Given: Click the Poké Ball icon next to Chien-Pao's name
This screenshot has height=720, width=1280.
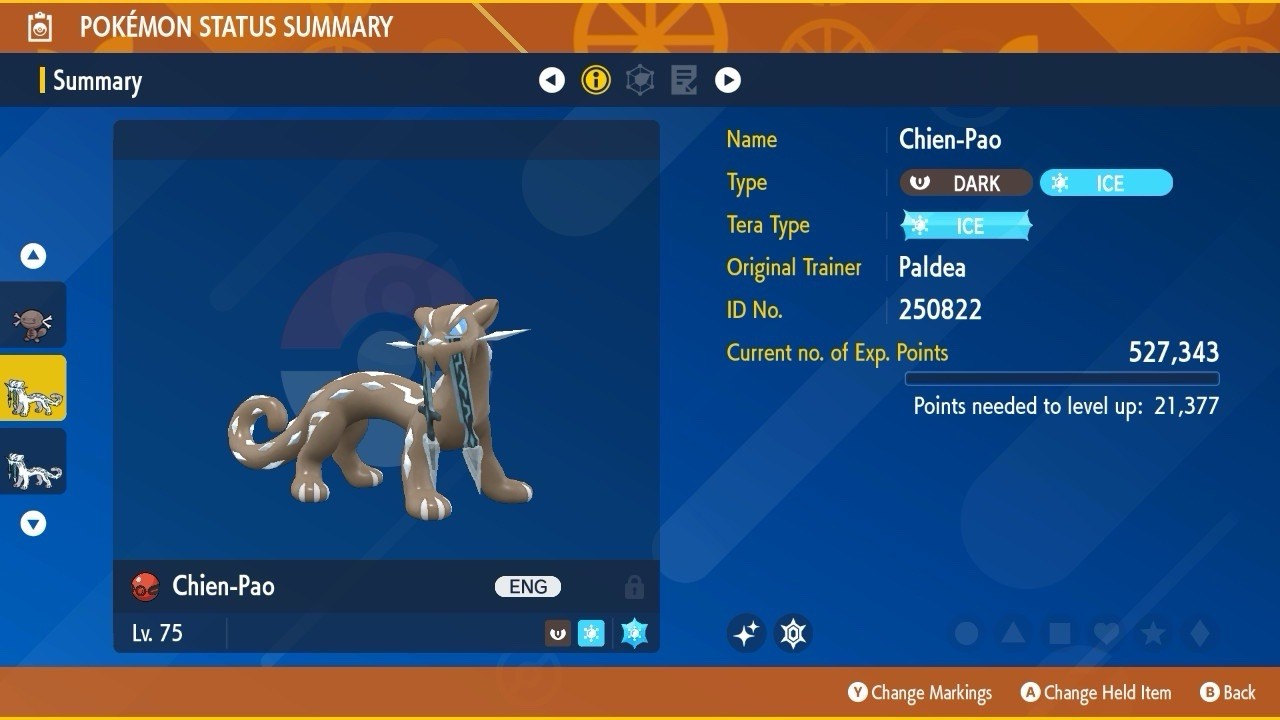Looking at the screenshot, I should (x=148, y=587).
